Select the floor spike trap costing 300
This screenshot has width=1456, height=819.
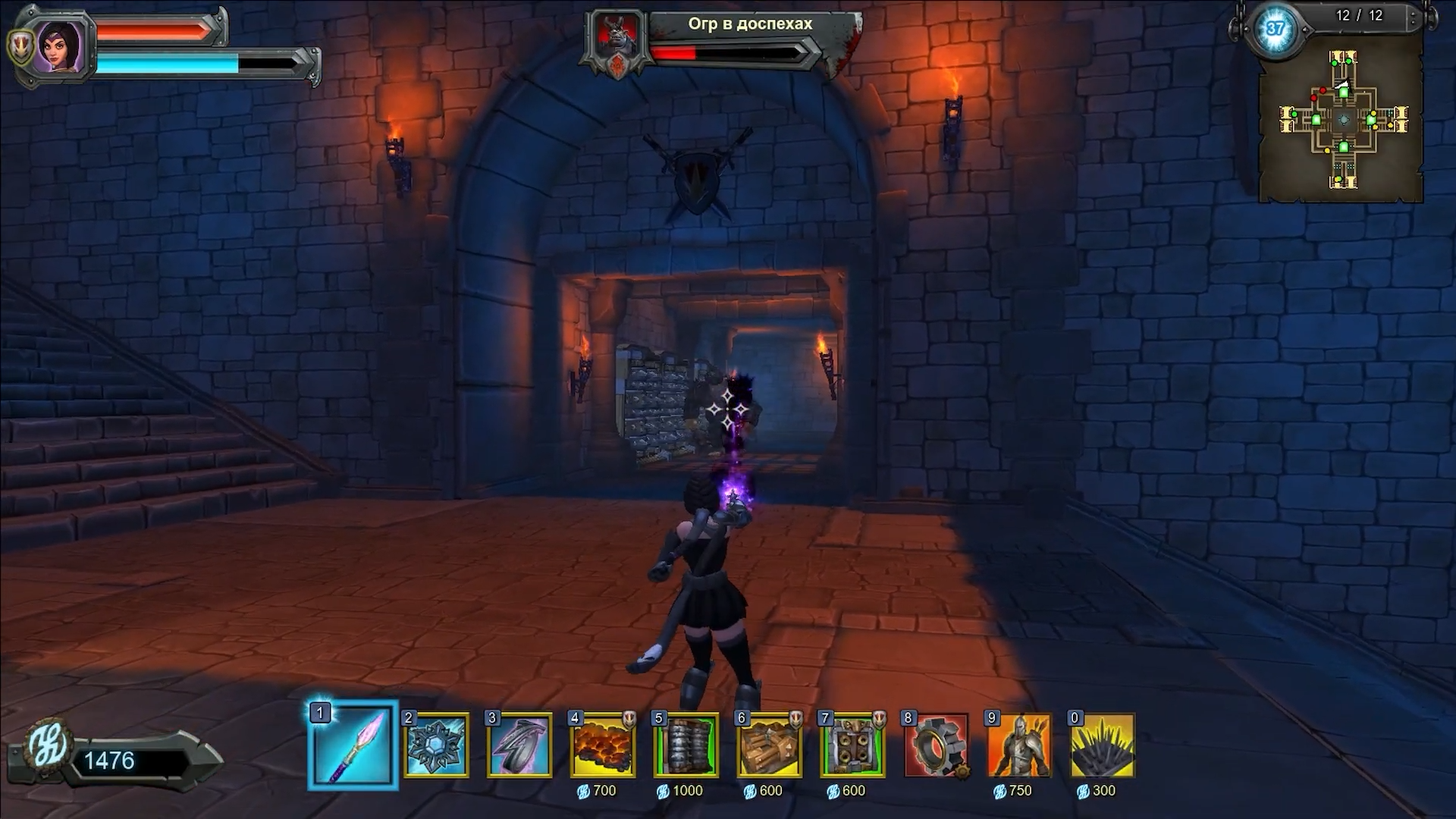(1103, 745)
